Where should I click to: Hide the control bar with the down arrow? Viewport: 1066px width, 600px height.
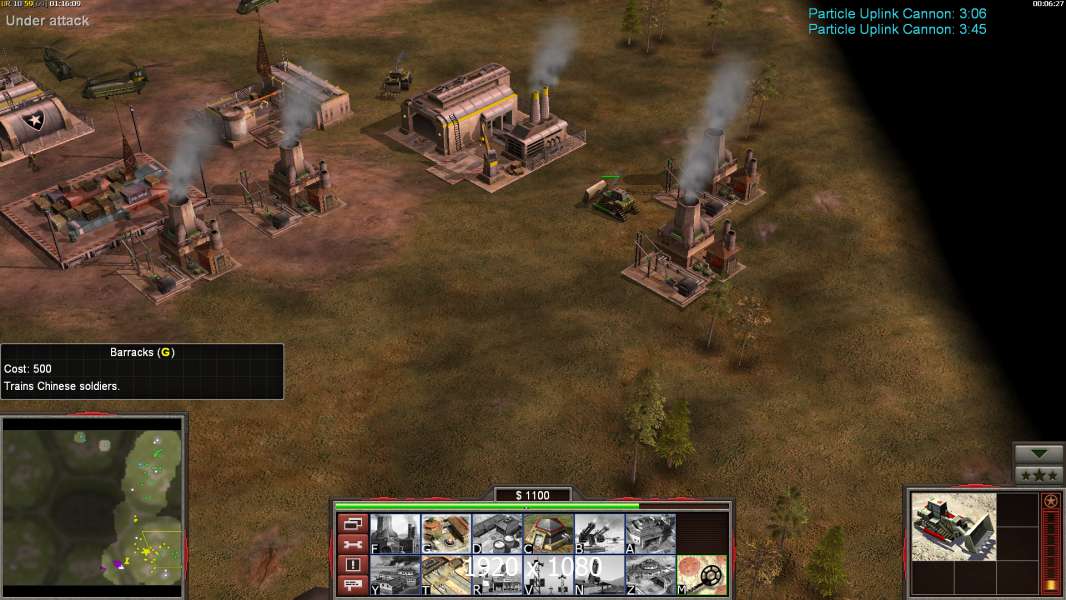pos(1039,454)
